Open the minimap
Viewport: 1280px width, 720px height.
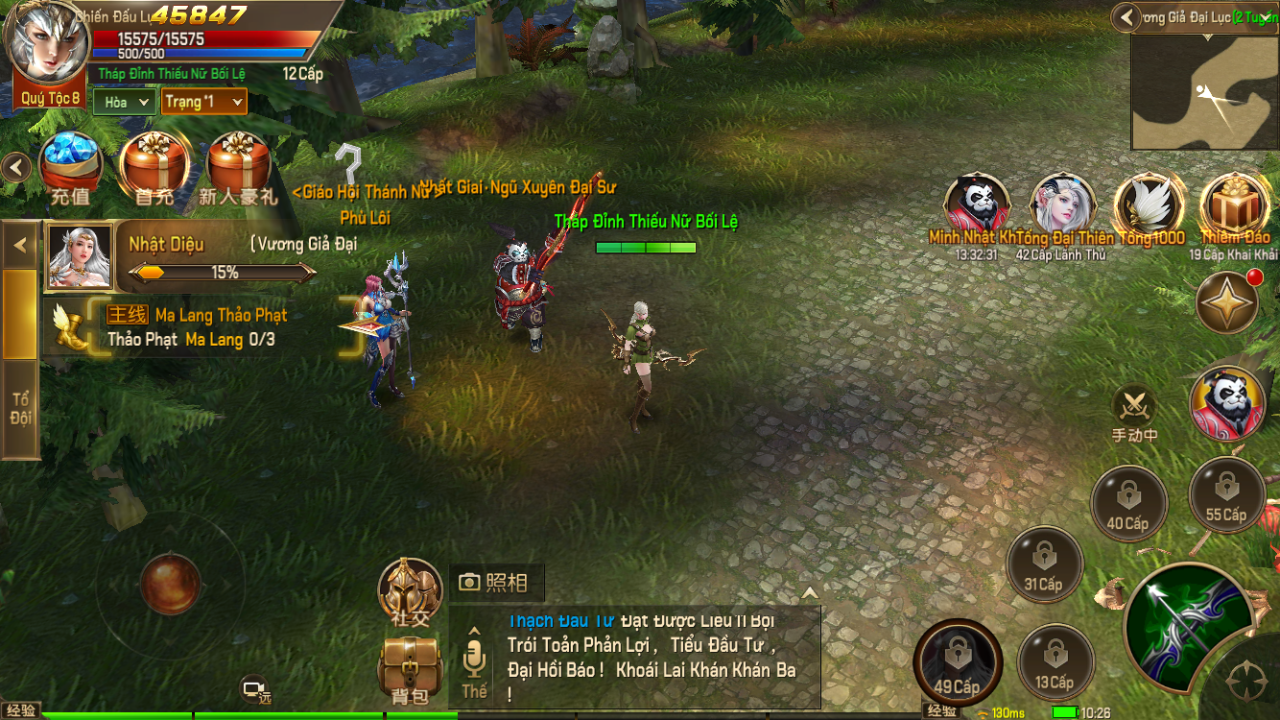coord(1204,93)
